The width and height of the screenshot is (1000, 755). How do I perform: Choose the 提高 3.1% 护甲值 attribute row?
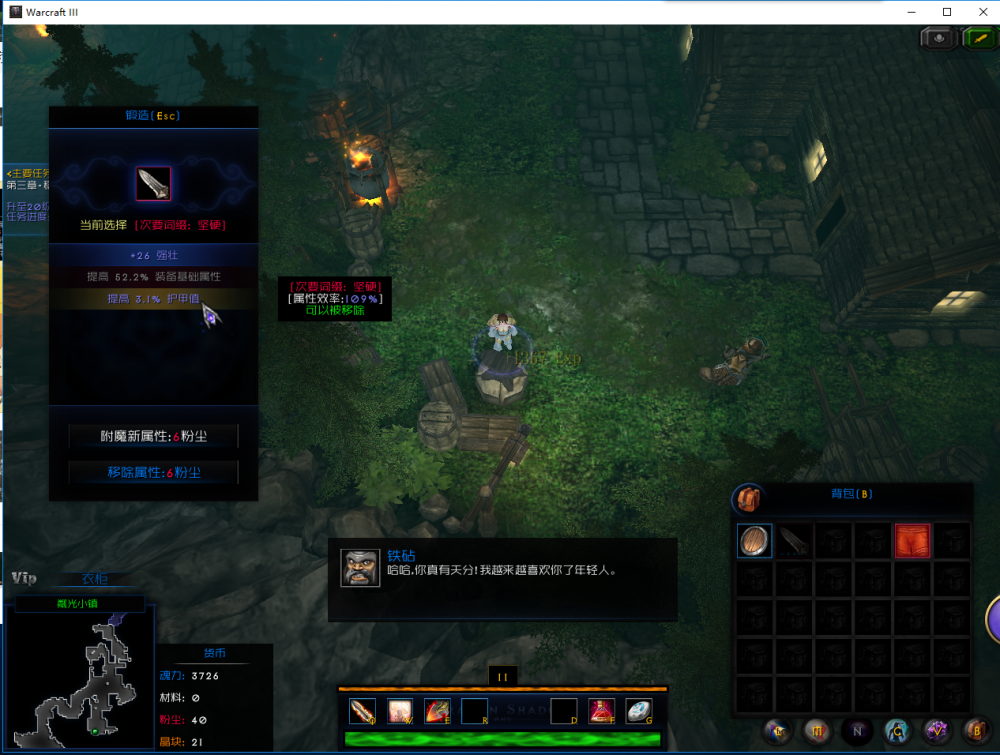pyautogui.click(x=153, y=297)
